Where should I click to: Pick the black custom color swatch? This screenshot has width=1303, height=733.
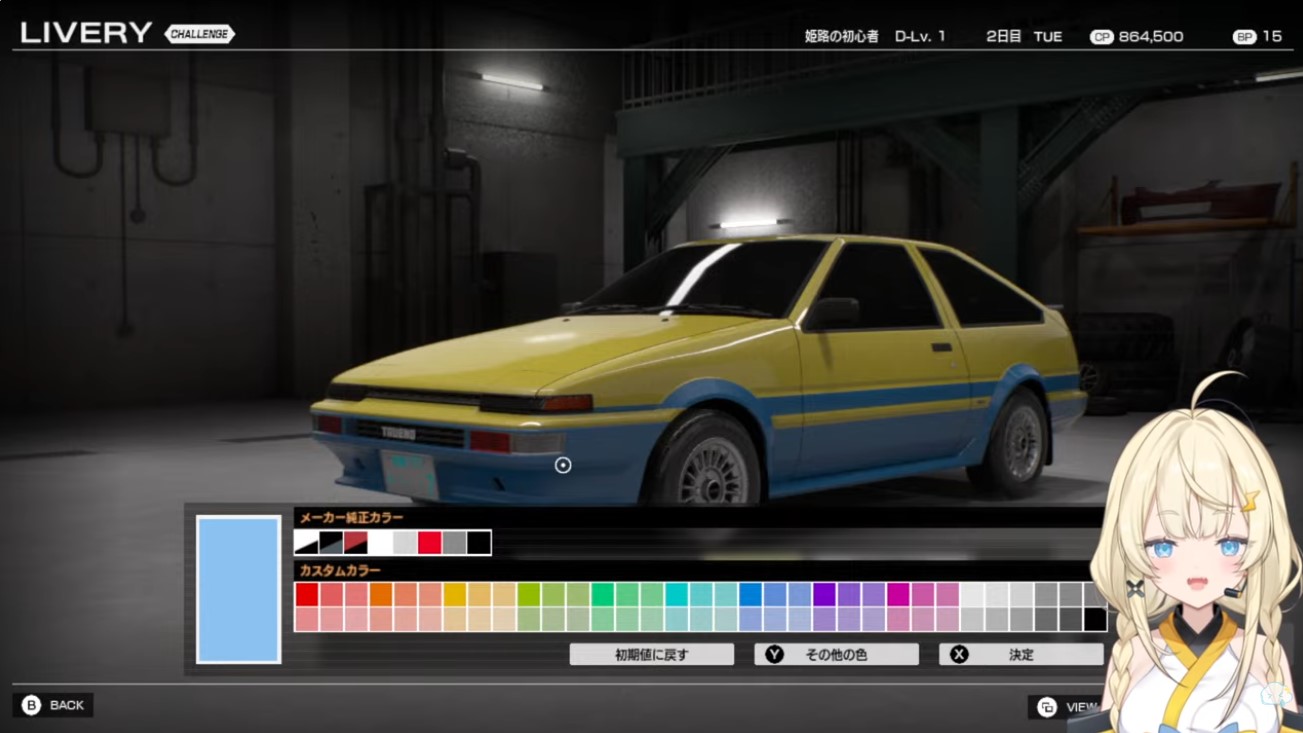click(1096, 620)
